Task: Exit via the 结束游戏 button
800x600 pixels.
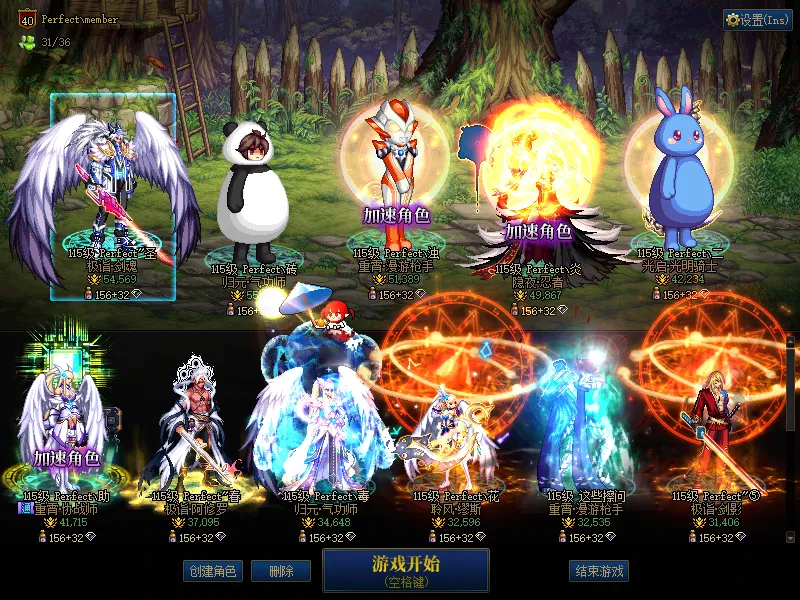Action: pyautogui.click(x=599, y=571)
